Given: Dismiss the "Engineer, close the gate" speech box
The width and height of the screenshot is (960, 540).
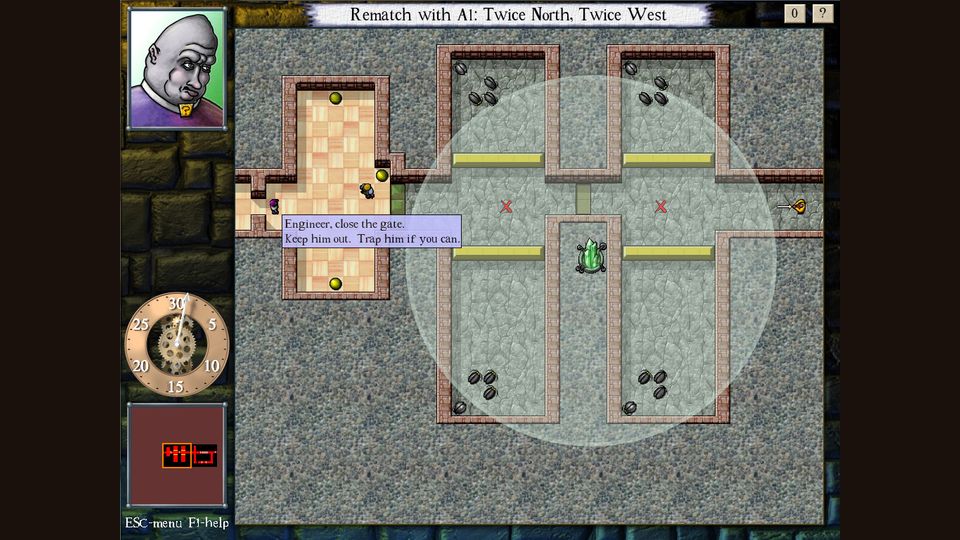Looking at the screenshot, I should pyautogui.click(x=372, y=231).
